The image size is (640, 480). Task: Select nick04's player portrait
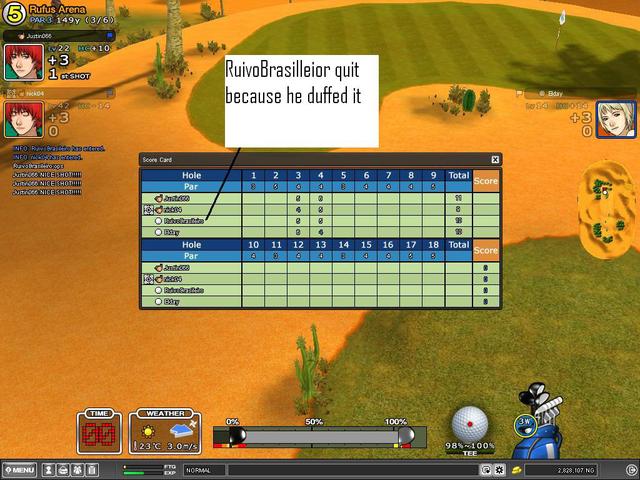23,120
